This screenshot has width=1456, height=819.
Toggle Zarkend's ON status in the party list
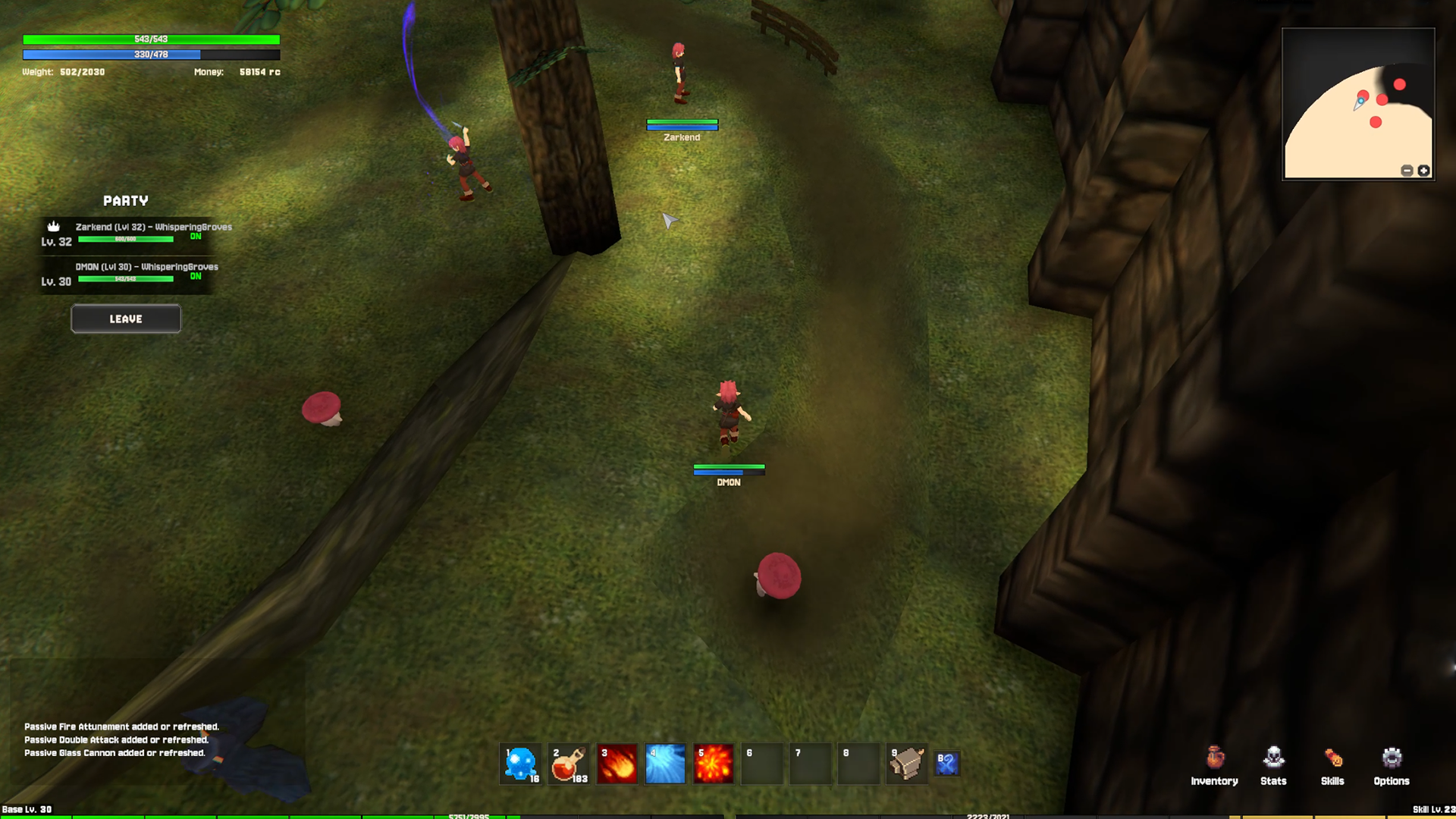196,236
